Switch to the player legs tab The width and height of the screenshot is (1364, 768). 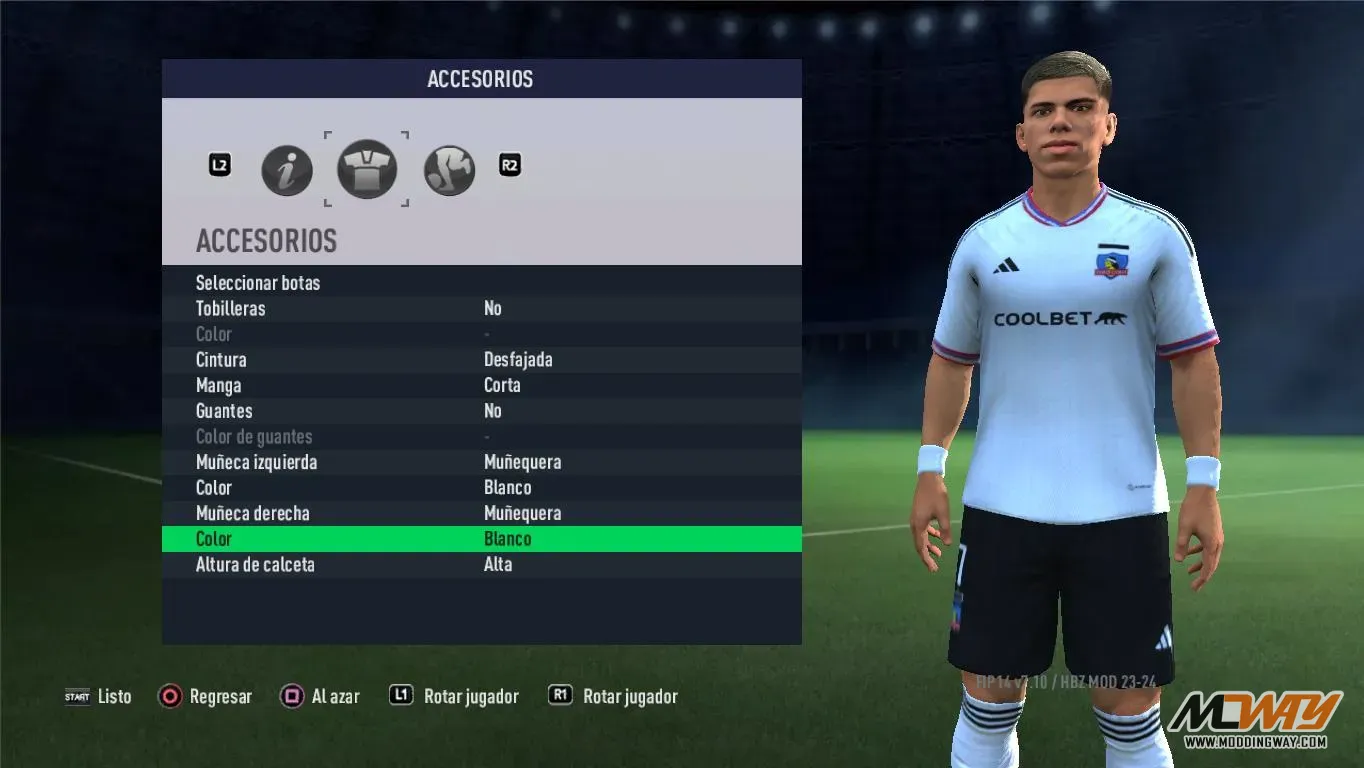tap(449, 170)
